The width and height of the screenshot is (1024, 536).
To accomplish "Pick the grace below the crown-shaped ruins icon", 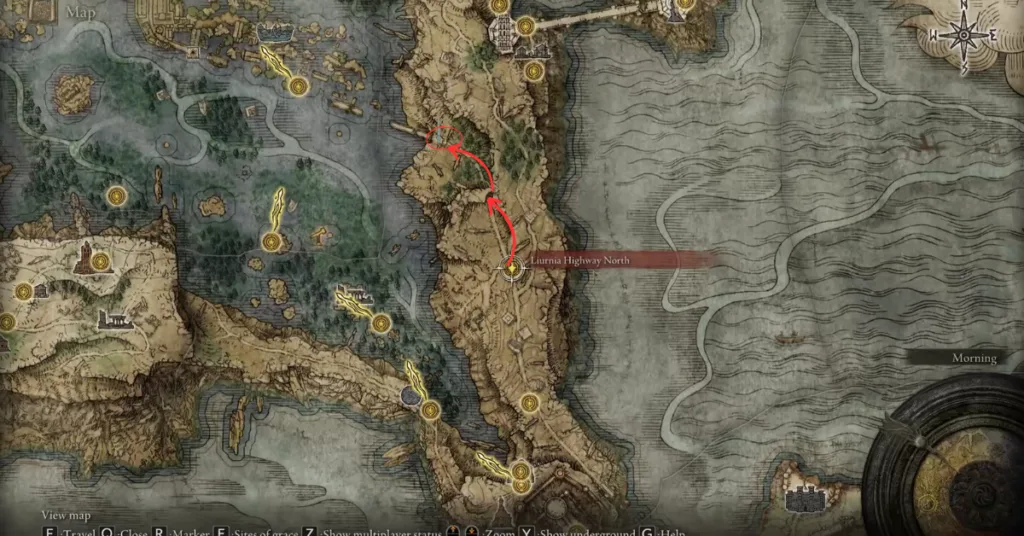I will pyautogui.click(x=297, y=86).
